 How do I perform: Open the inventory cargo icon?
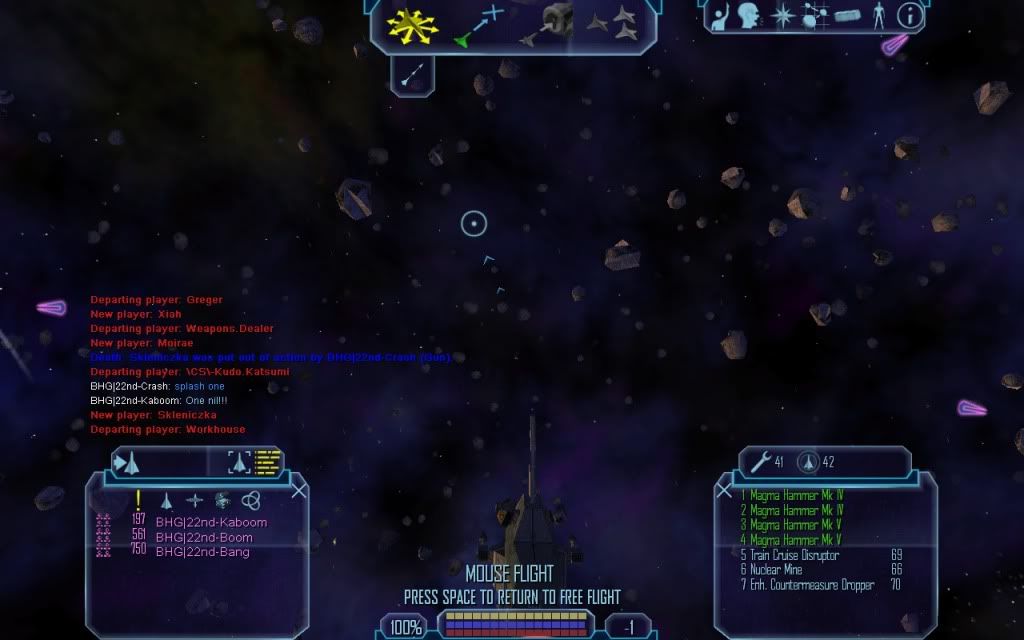(x=847, y=15)
